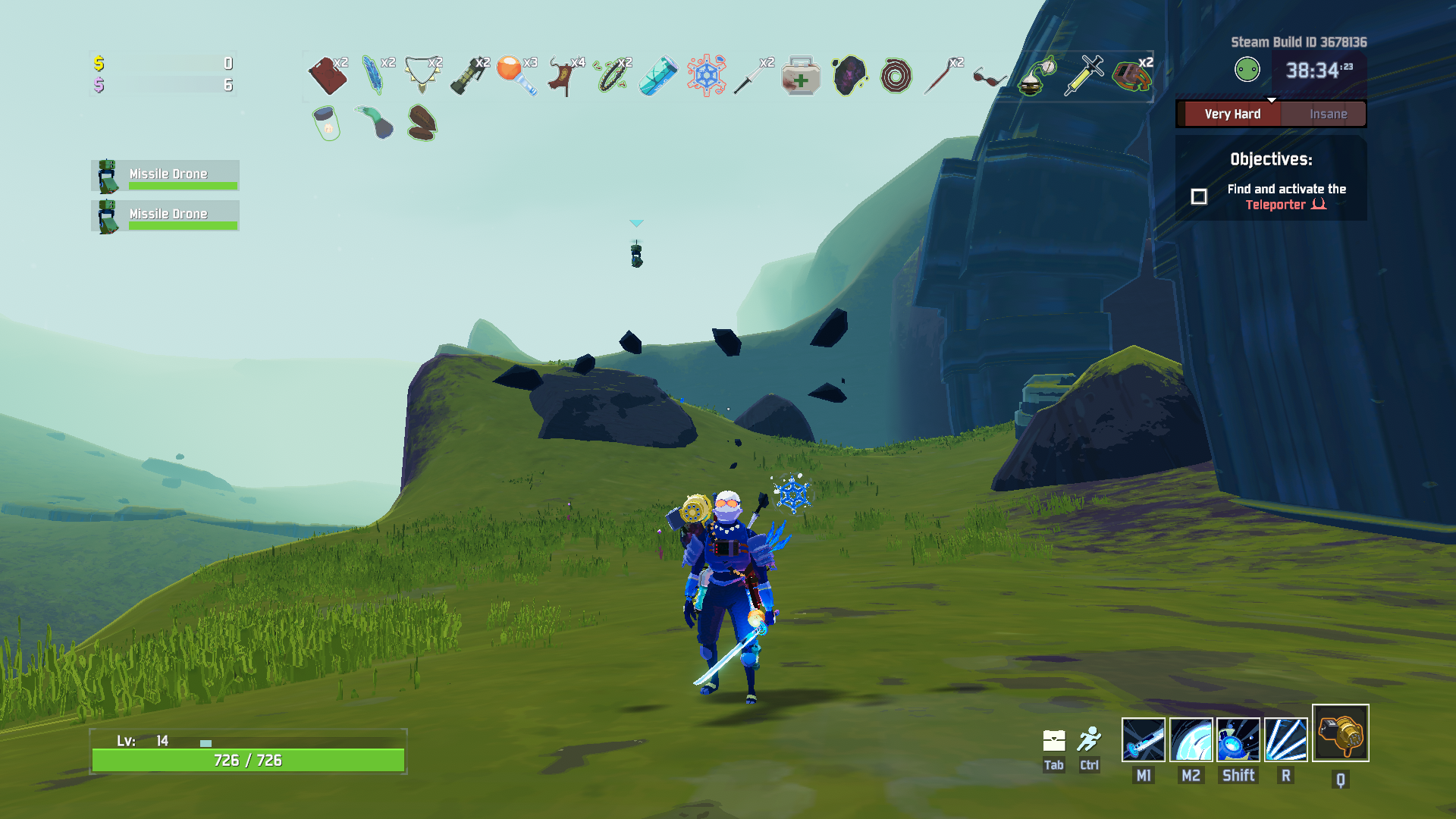Click the Medkit item icon
The width and height of the screenshot is (1456, 819).
pos(801,76)
